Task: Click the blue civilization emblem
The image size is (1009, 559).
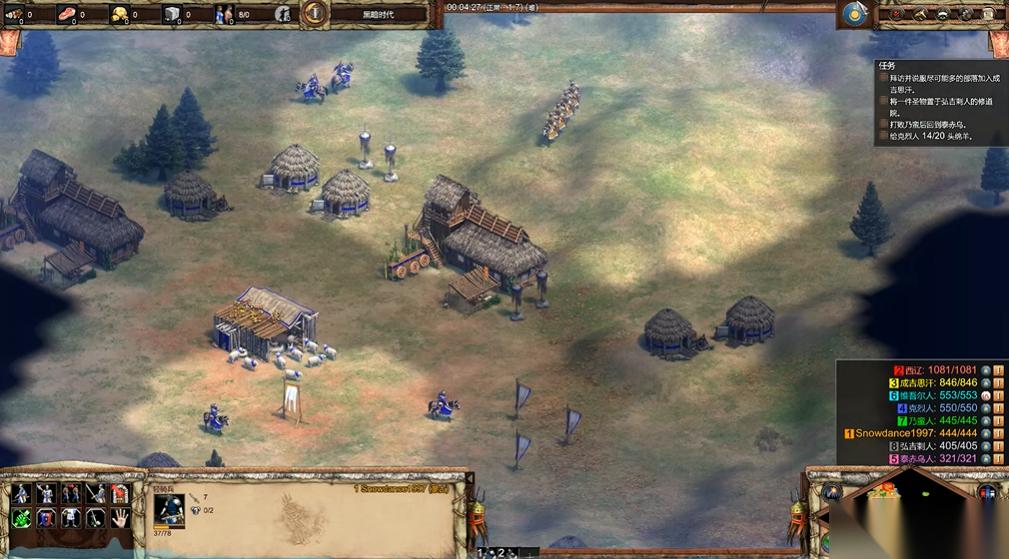Action: point(853,13)
